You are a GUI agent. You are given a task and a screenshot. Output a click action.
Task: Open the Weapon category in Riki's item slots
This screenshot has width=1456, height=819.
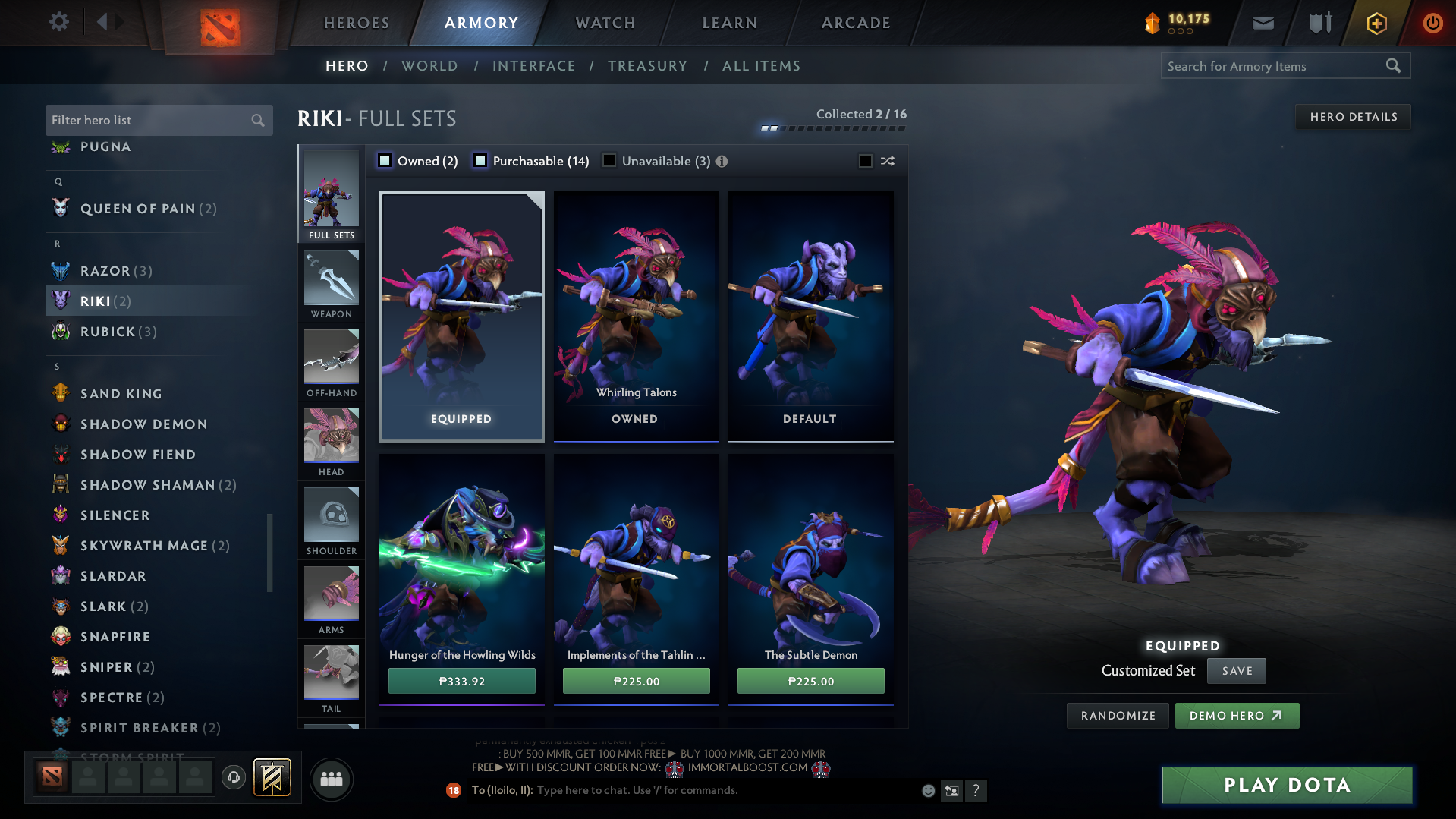tap(331, 285)
